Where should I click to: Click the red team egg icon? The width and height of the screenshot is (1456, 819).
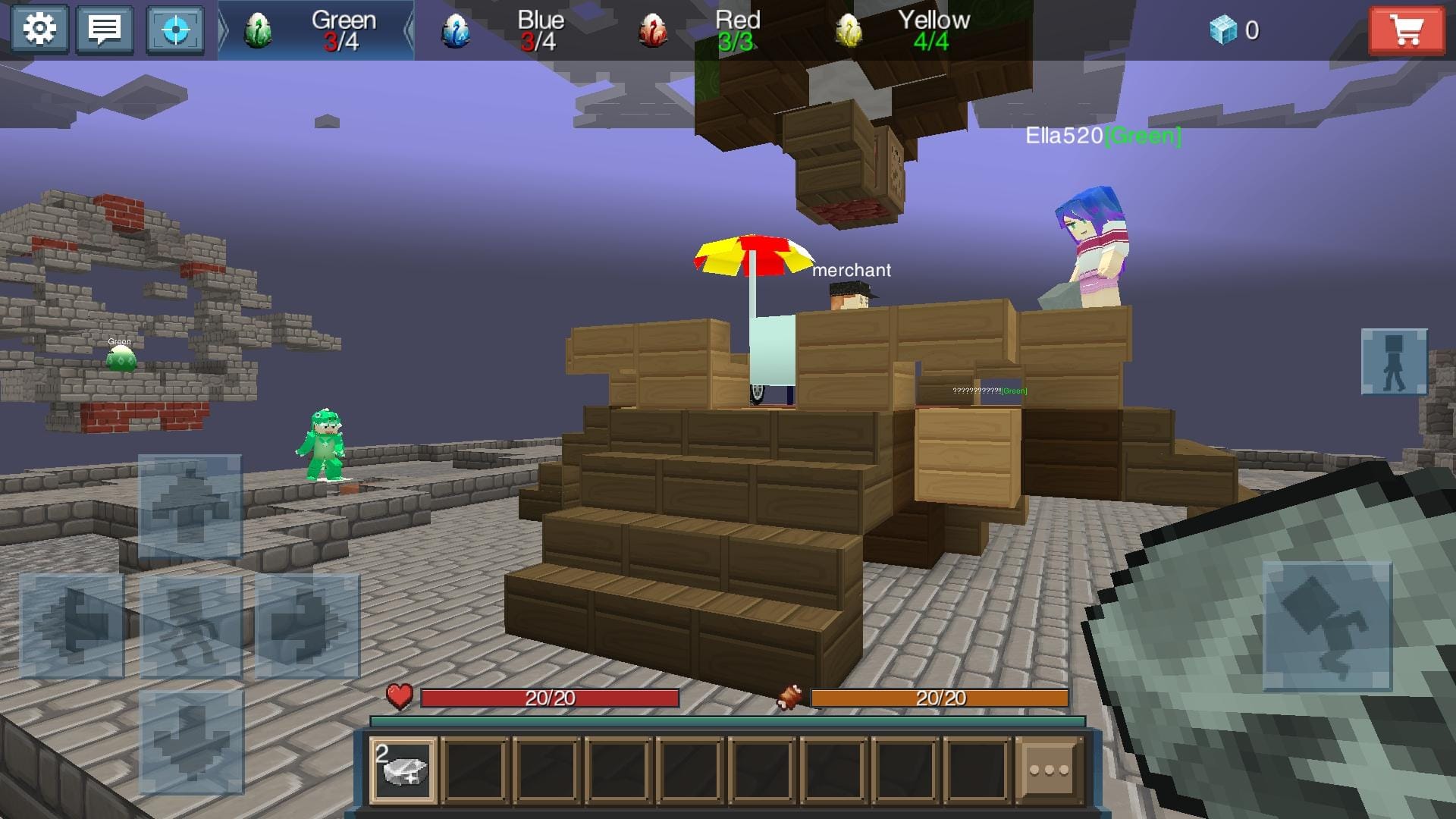[652, 29]
